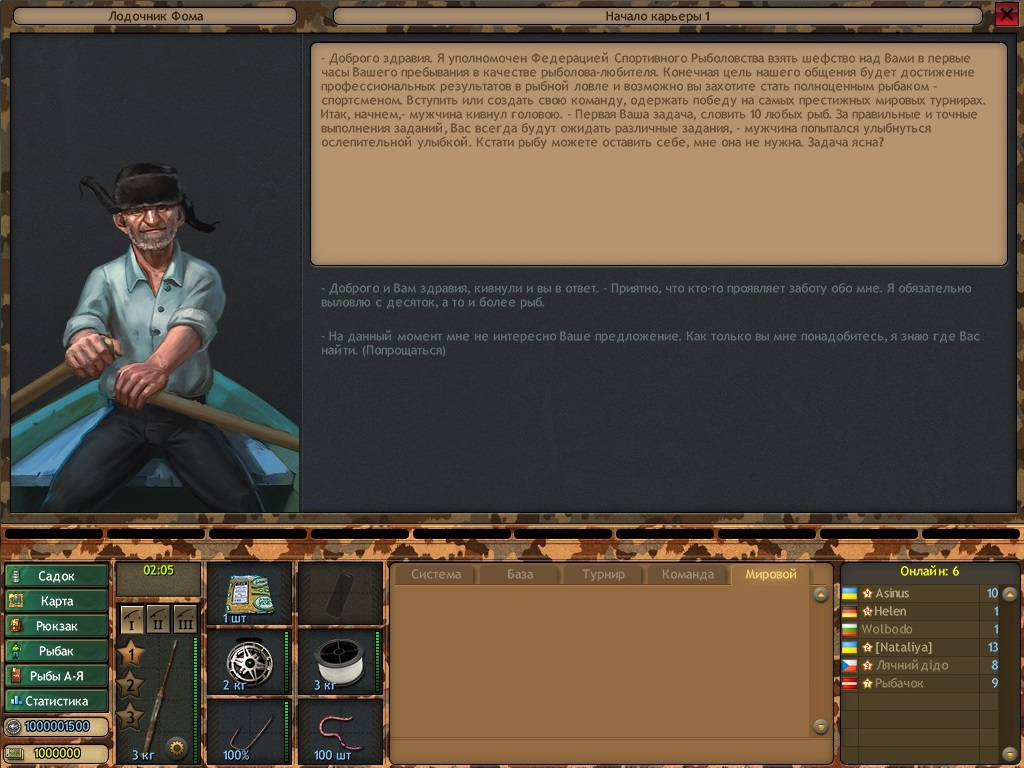Open the Карта map screen
The width and height of the screenshot is (1024, 768).
[x=57, y=601]
